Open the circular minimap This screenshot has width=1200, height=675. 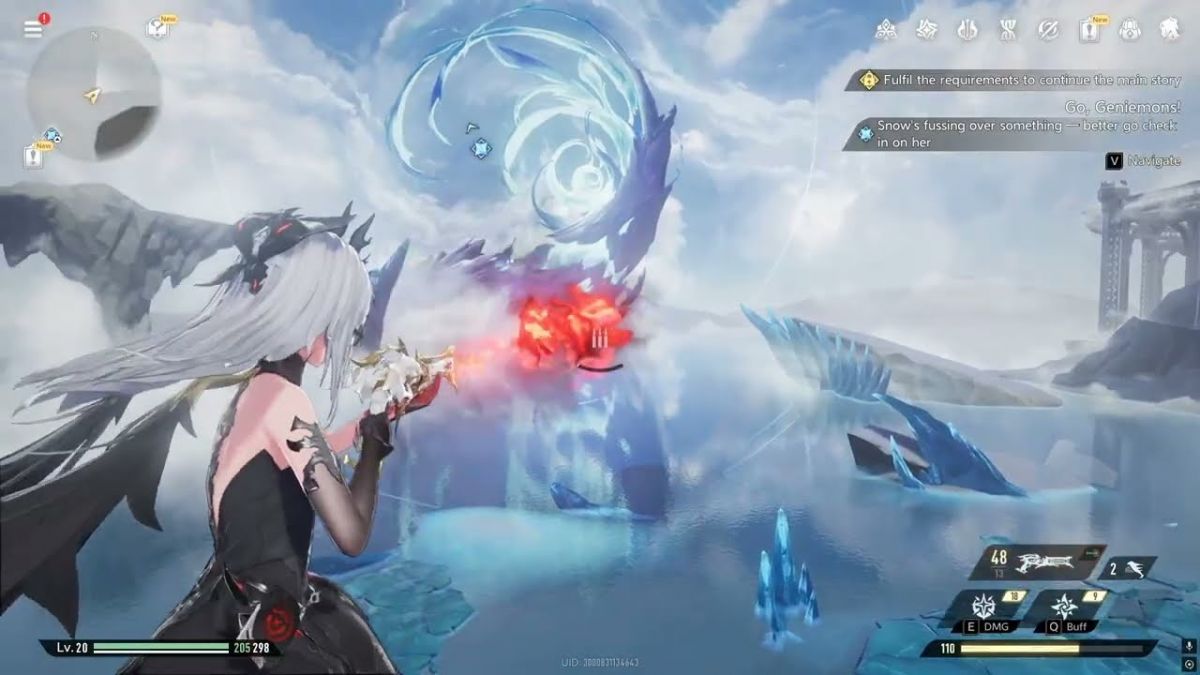(x=93, y=93)
